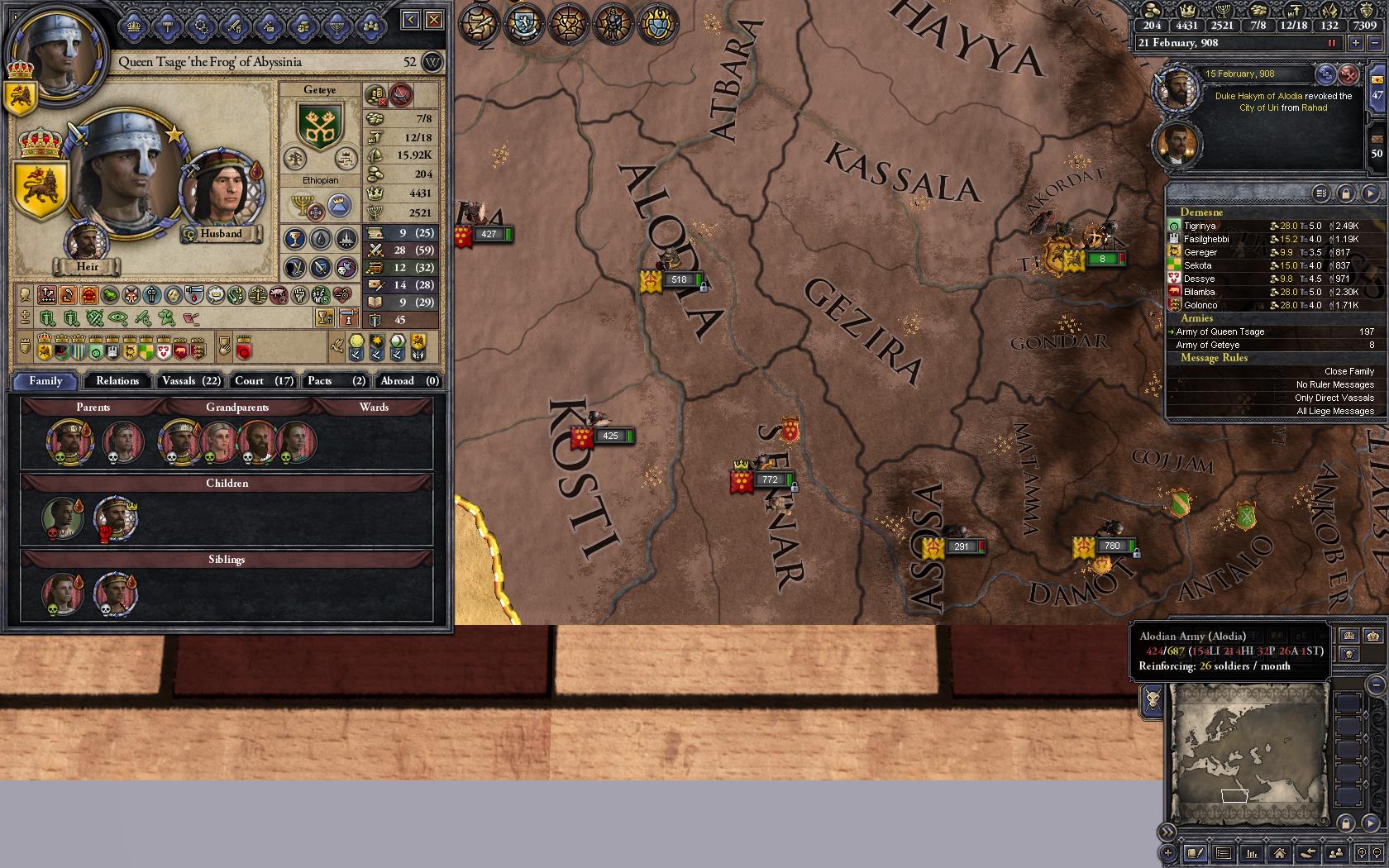Screen dimensions: 1389x868
Task: Close the character panel
Action: (434, 20)
